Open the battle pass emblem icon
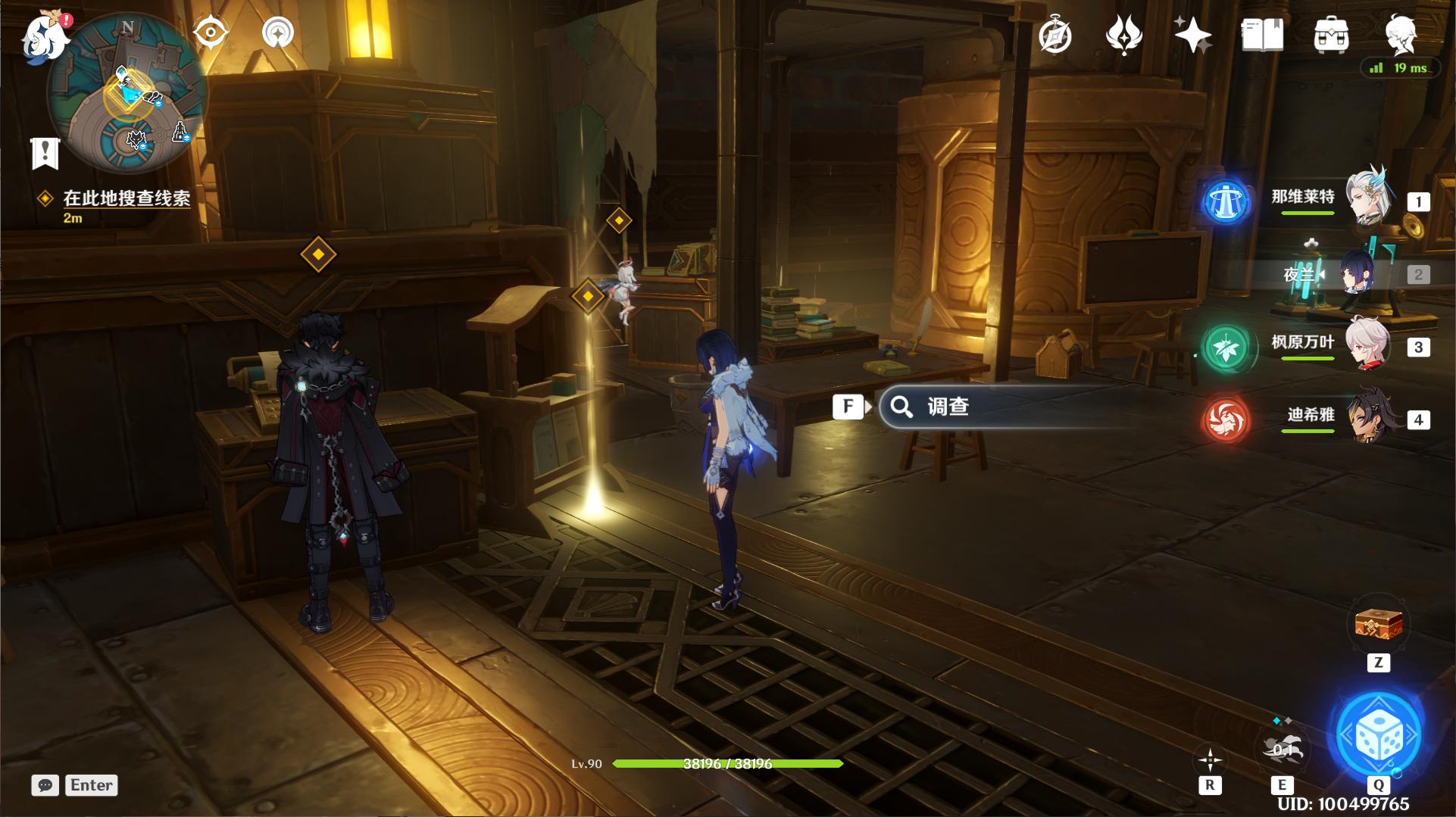Viewport: 1456px width, 817px height. 1123,35
